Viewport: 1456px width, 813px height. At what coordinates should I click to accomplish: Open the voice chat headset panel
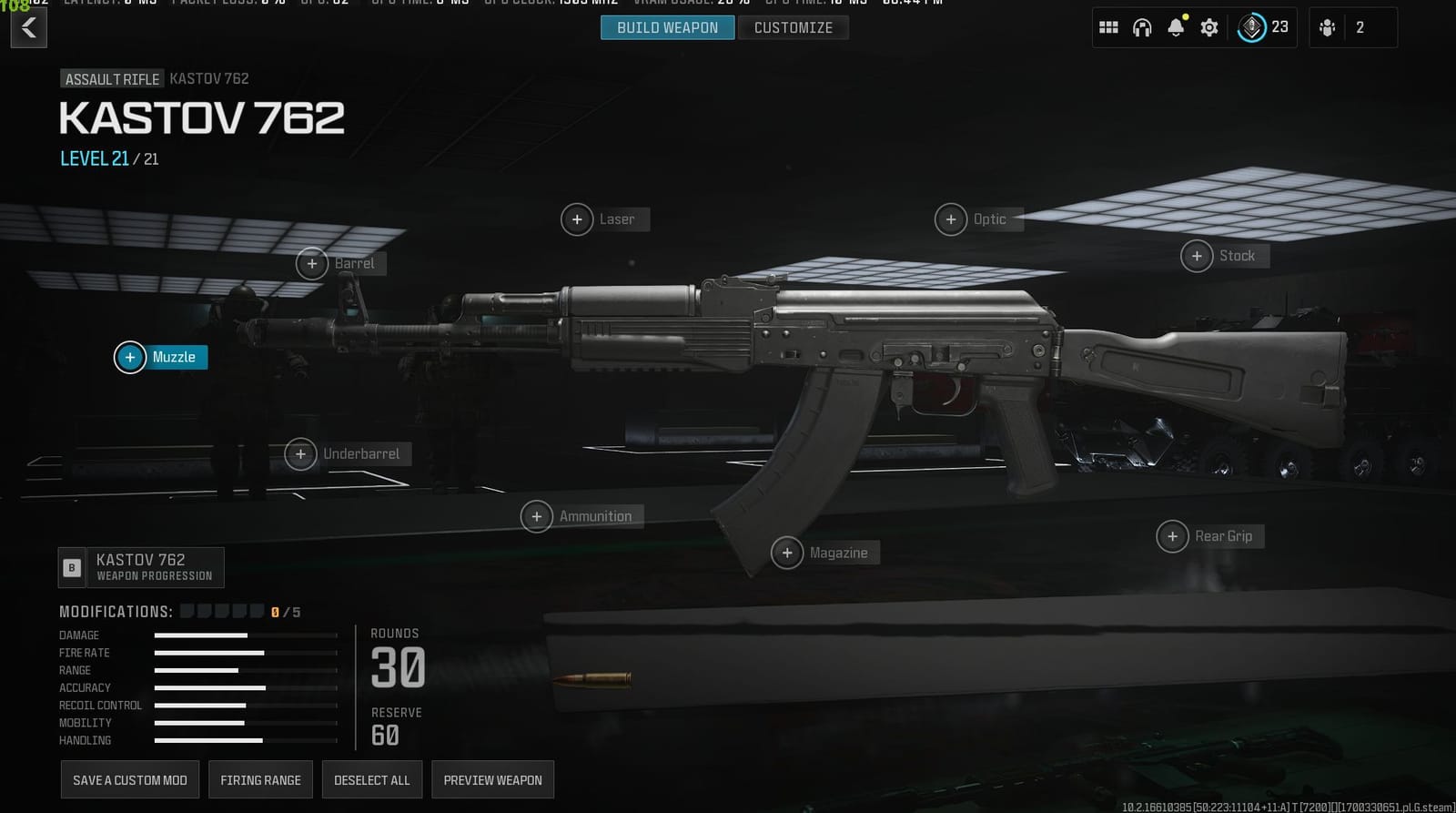pos(1142,27)
